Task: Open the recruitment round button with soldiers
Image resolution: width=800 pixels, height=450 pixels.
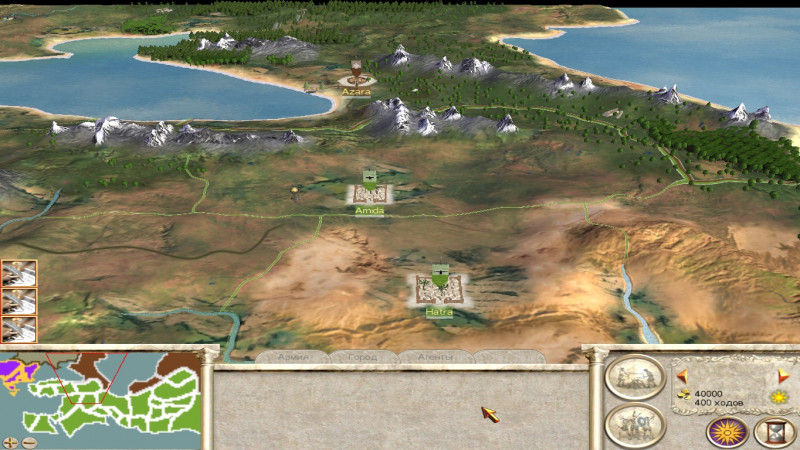Action: point(635,423)
